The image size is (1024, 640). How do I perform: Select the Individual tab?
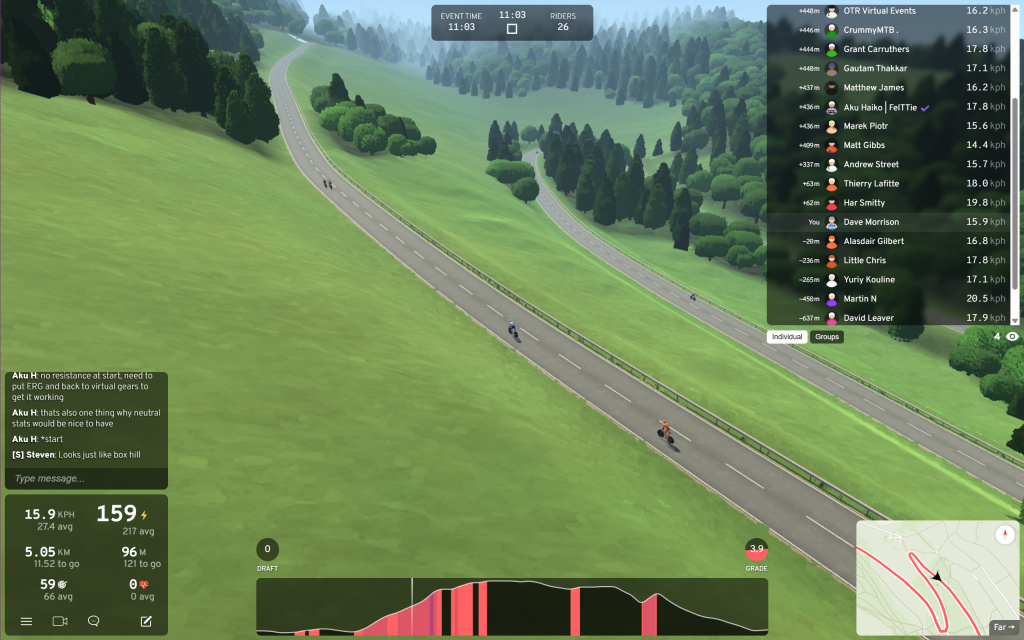coord(787,337)
